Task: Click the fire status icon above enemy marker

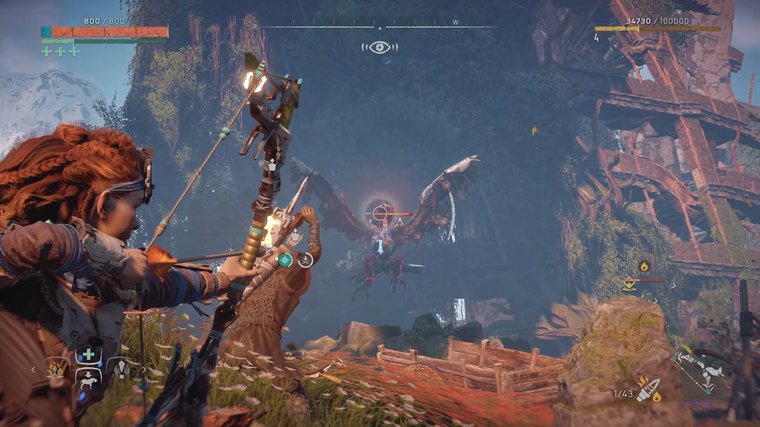Action: point(644,266)
